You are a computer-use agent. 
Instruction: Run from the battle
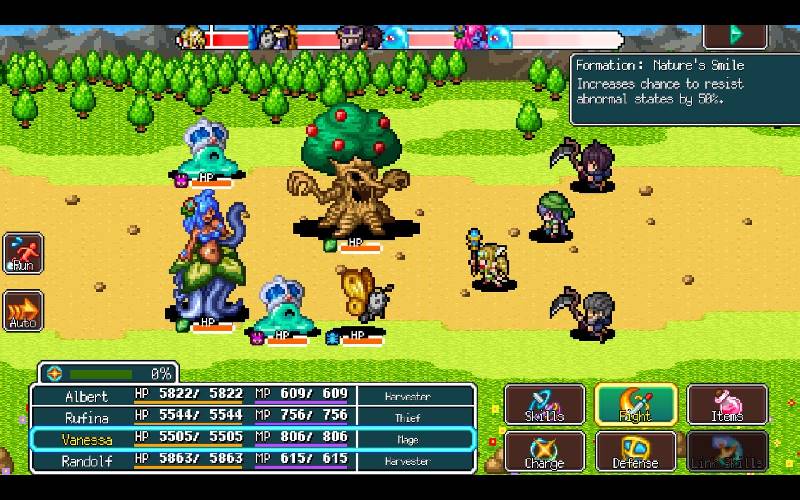point(23,253)
